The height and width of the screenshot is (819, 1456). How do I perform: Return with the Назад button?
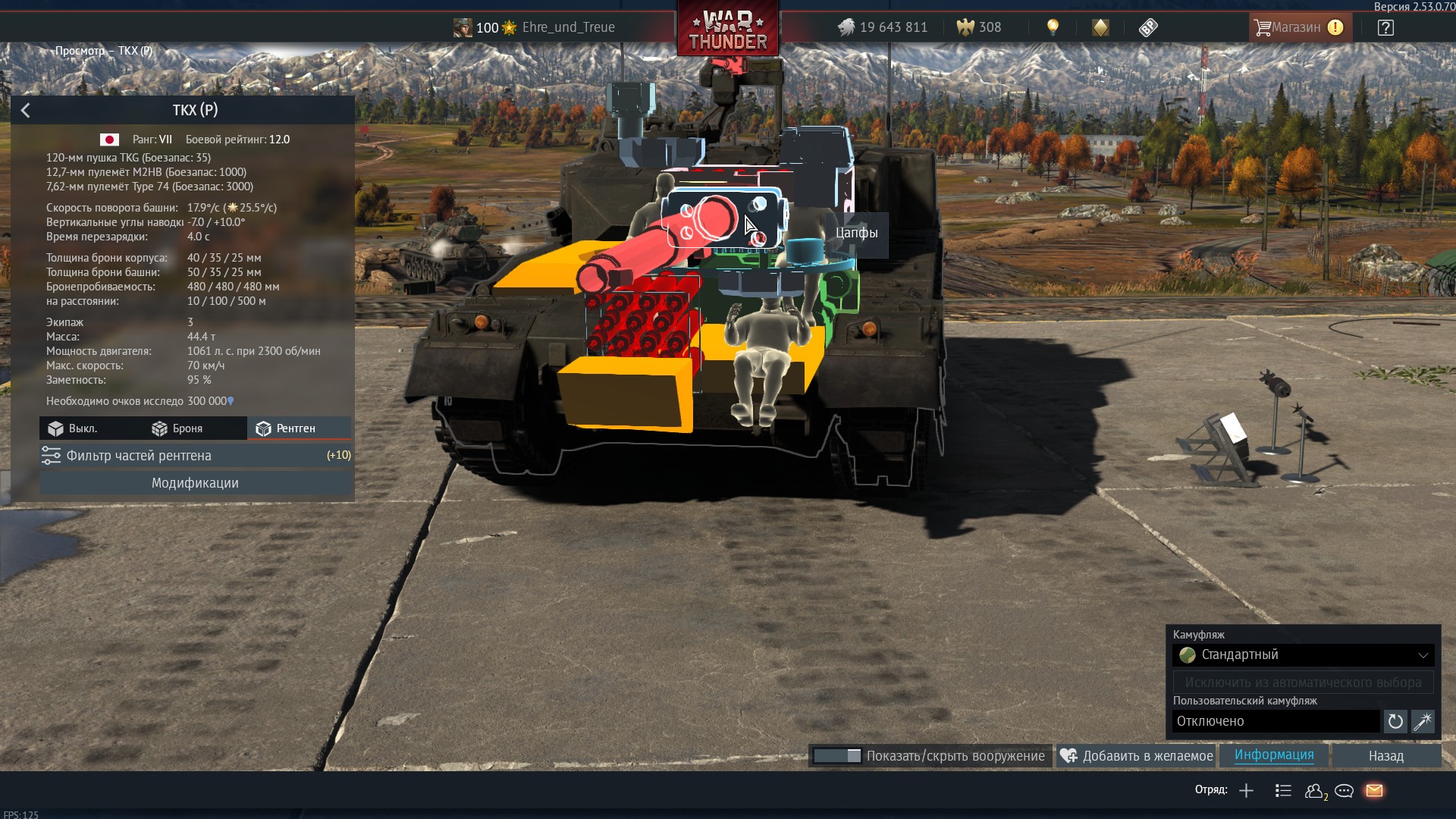coord(1385,756)
